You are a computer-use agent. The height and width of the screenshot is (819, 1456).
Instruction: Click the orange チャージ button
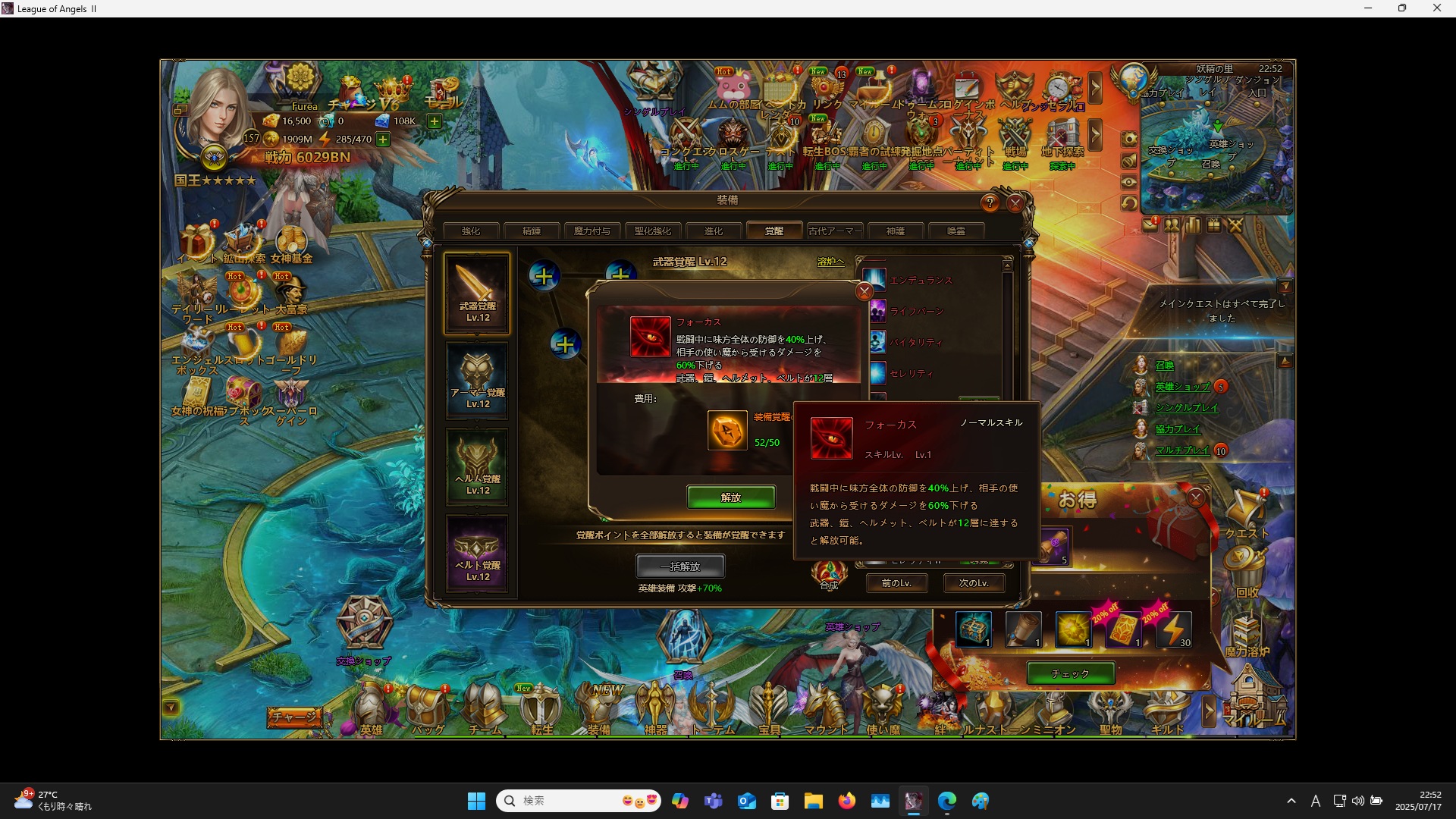[294, 717]
